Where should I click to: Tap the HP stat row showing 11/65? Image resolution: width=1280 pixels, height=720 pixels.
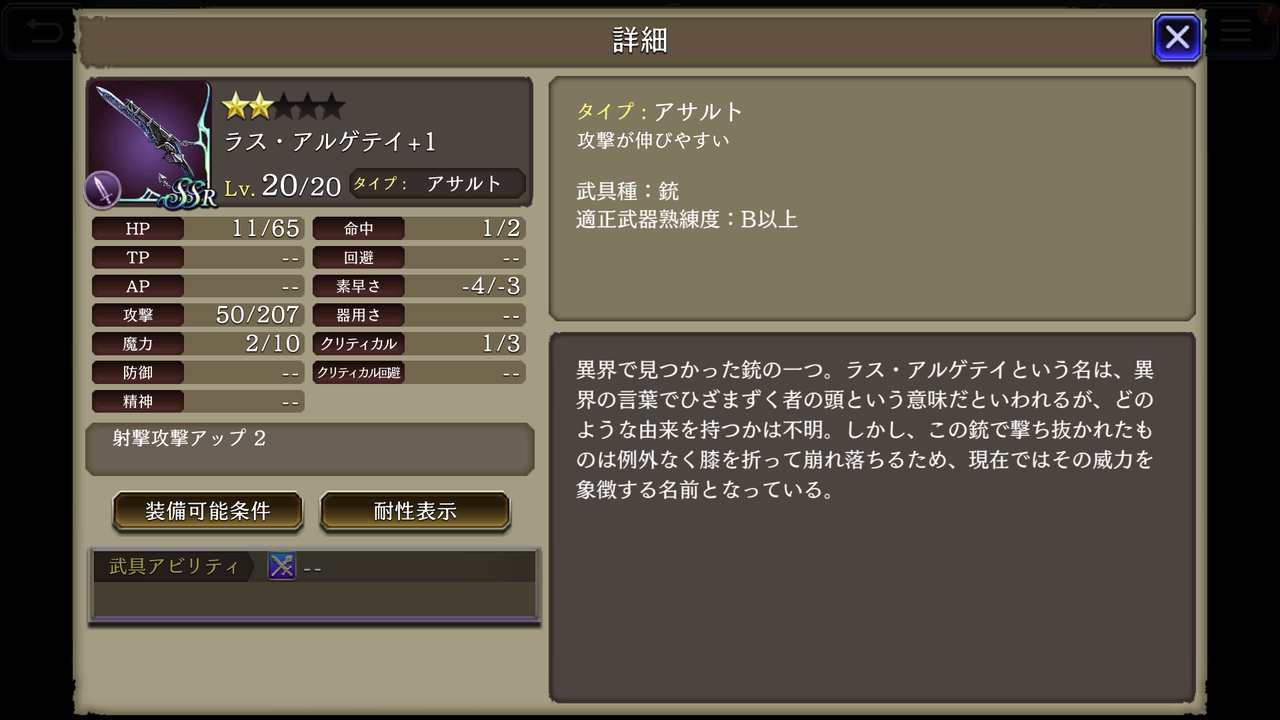coord(196,228)
